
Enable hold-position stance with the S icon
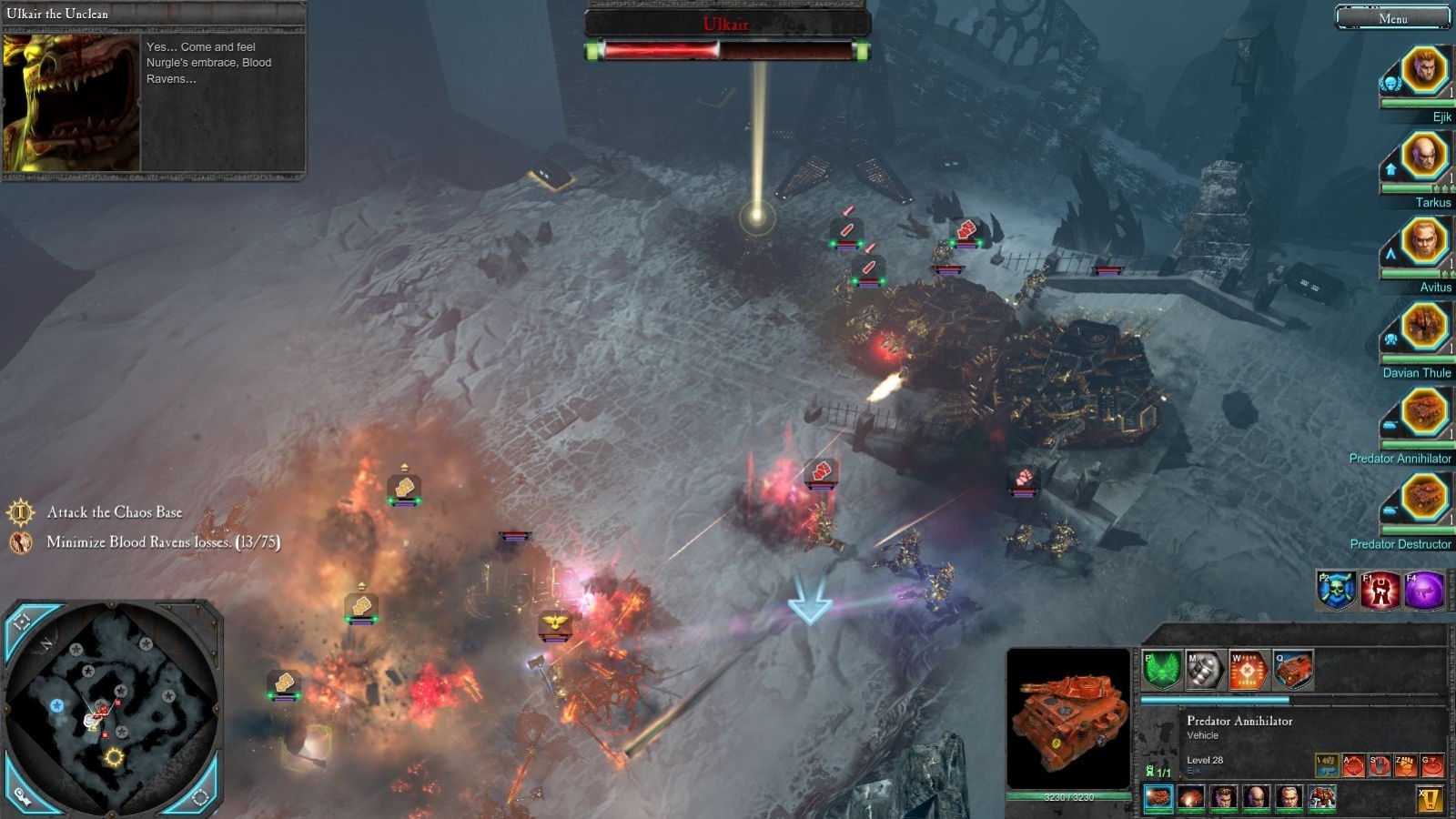point(1380,765)
